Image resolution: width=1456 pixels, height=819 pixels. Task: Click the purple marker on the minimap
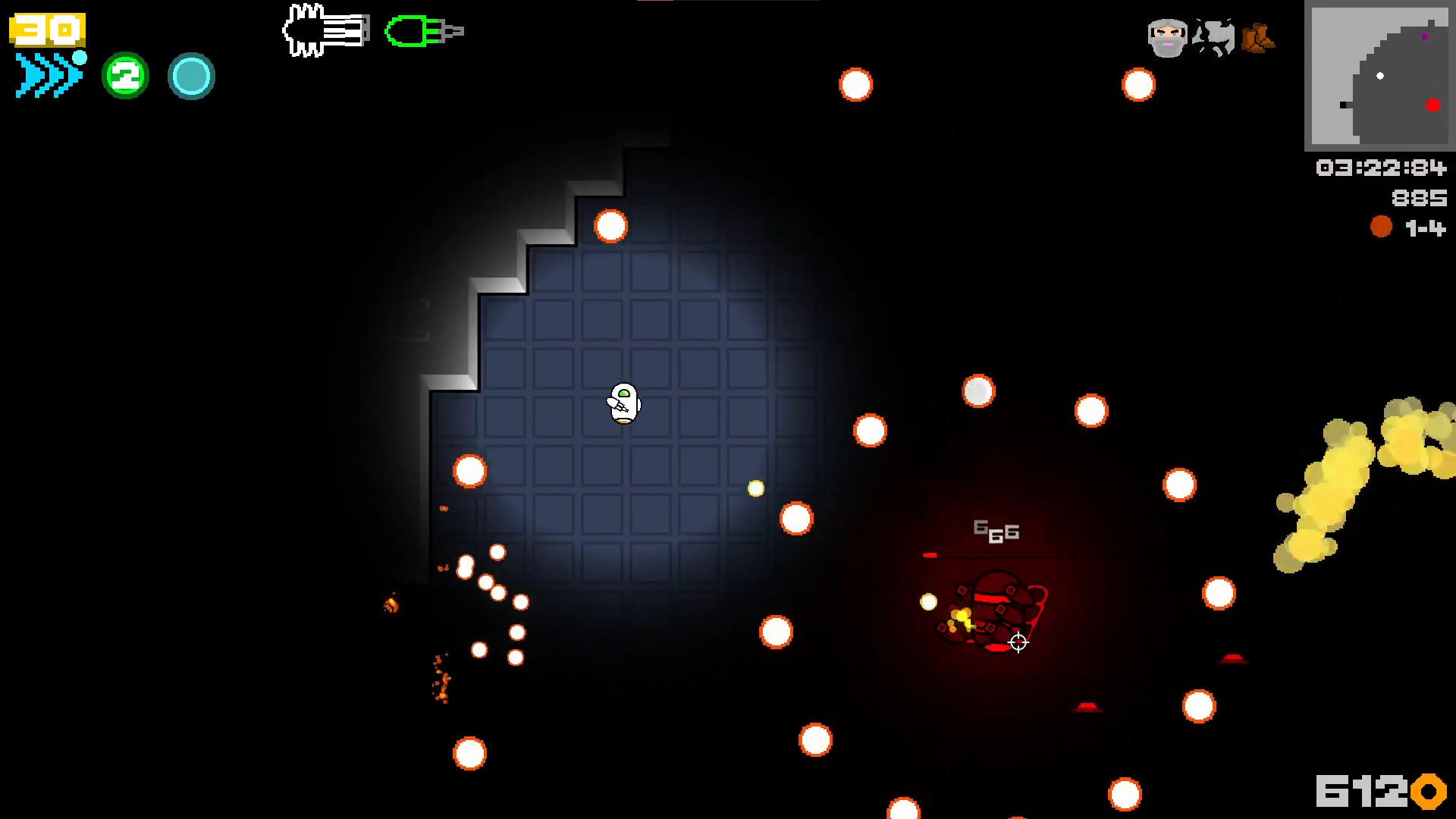[1425, 36]
